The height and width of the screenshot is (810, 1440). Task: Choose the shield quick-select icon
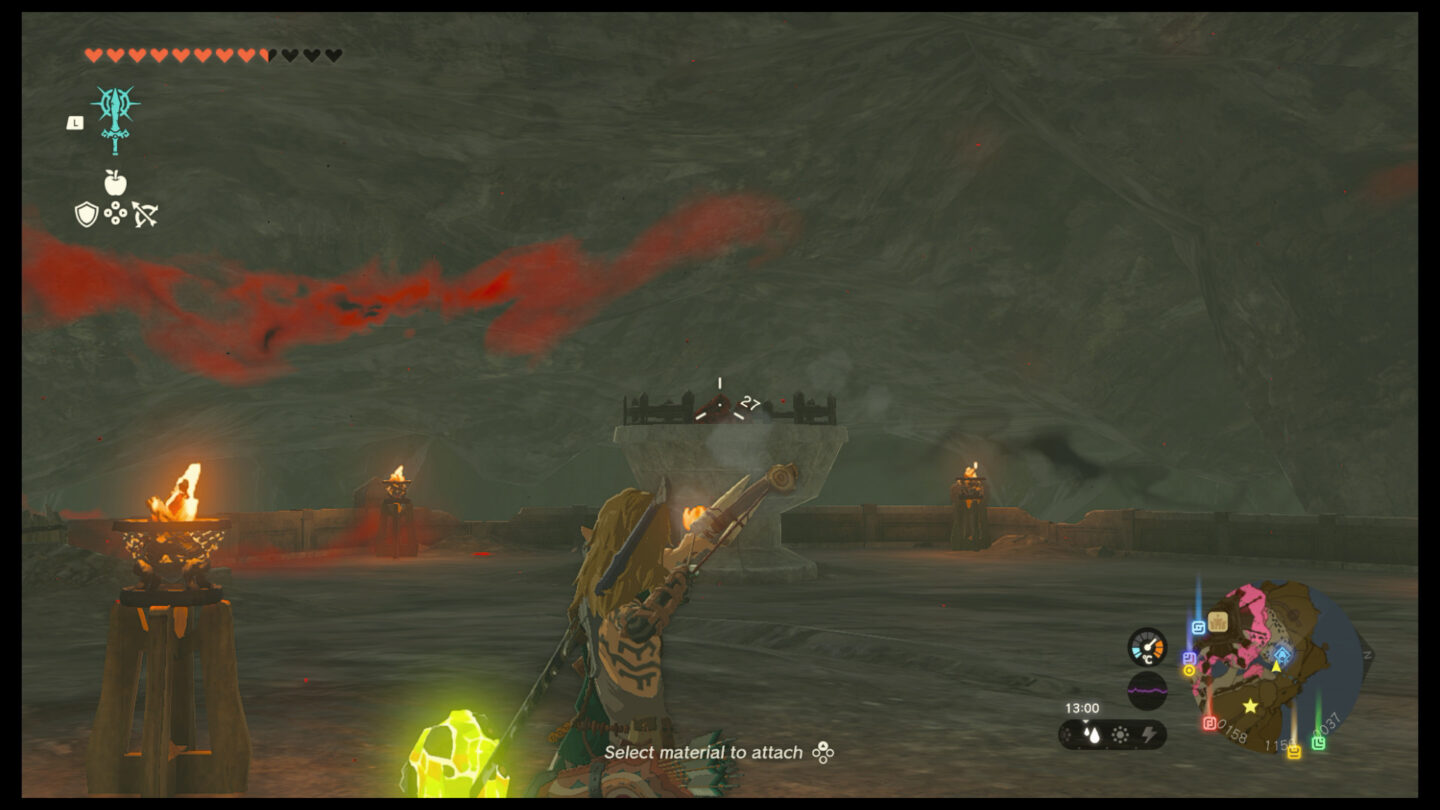pos(87,214)
